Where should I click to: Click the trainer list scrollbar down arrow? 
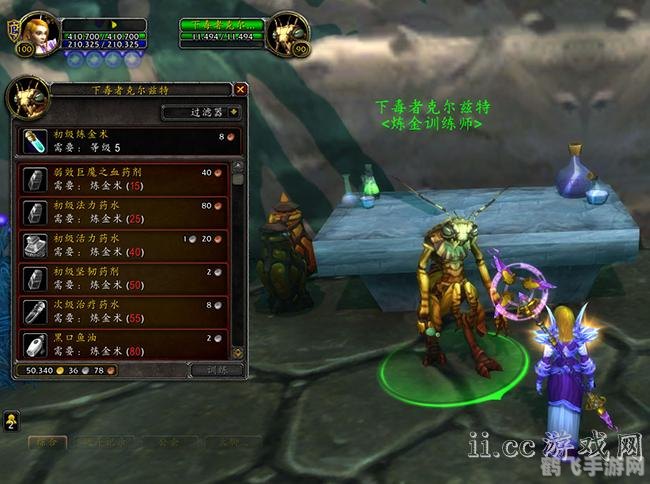point(238,352)
